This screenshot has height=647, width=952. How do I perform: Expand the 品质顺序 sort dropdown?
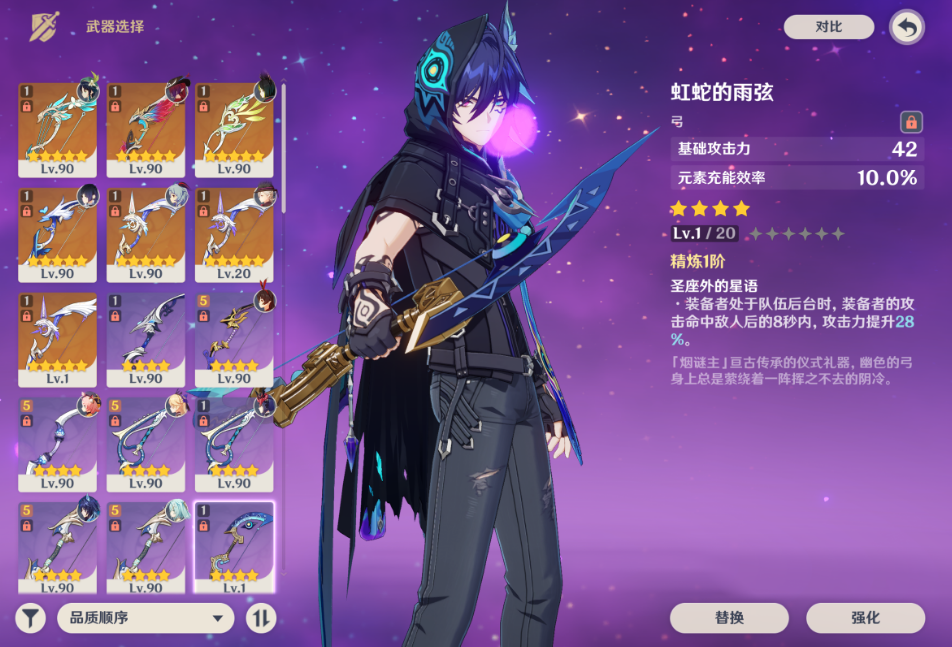145,618
